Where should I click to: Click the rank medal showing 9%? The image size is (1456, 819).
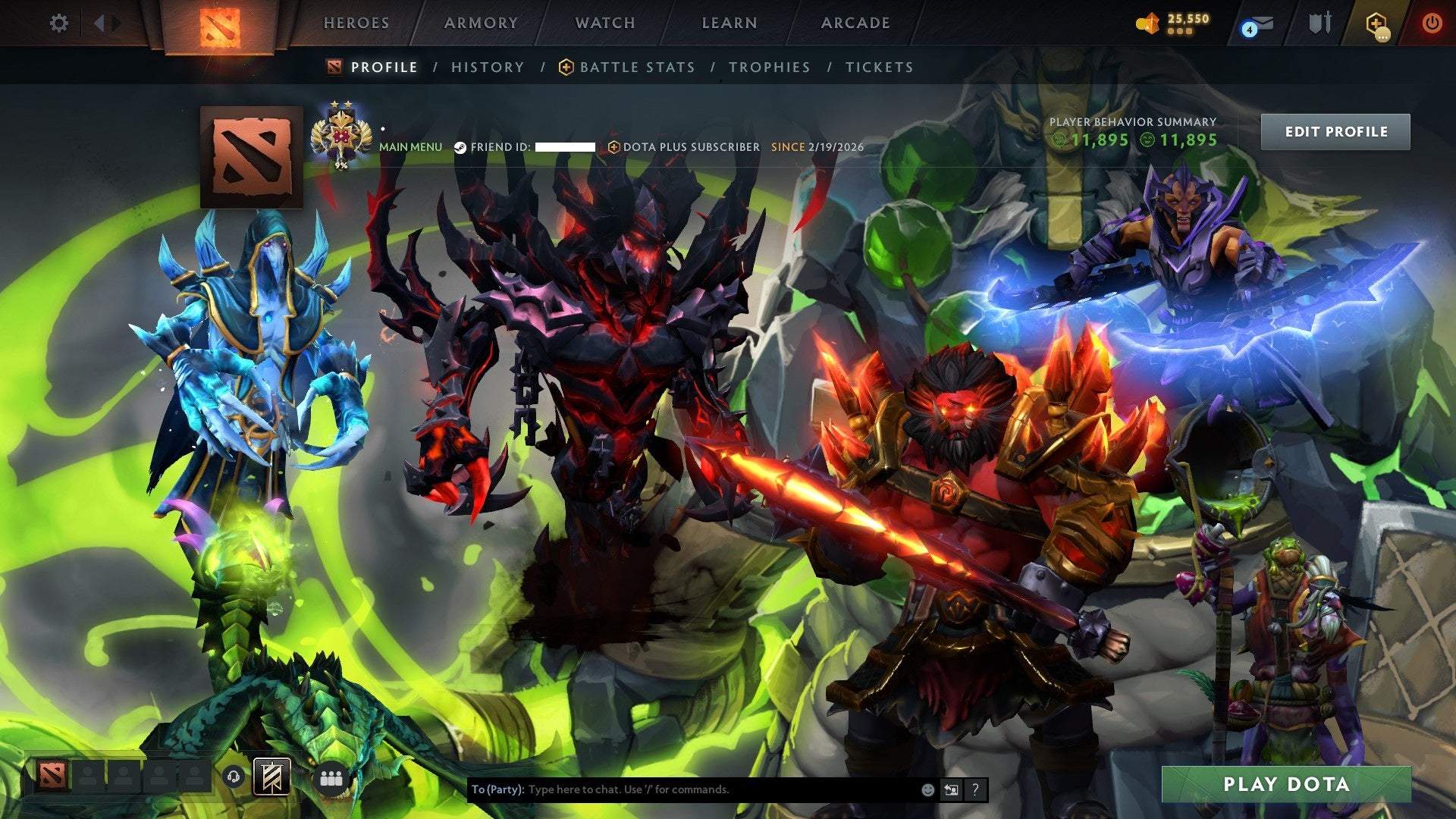click(340, 135)
